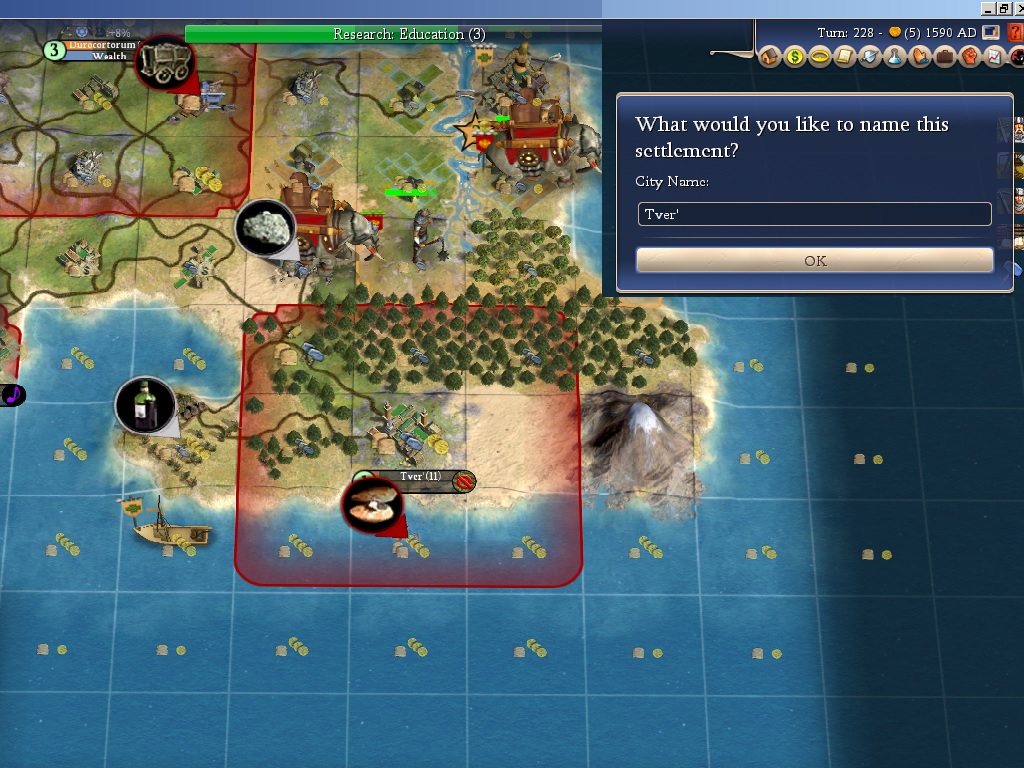Minimize the game window
This screenshot has width=1024, height=768.
coord(988,8)
